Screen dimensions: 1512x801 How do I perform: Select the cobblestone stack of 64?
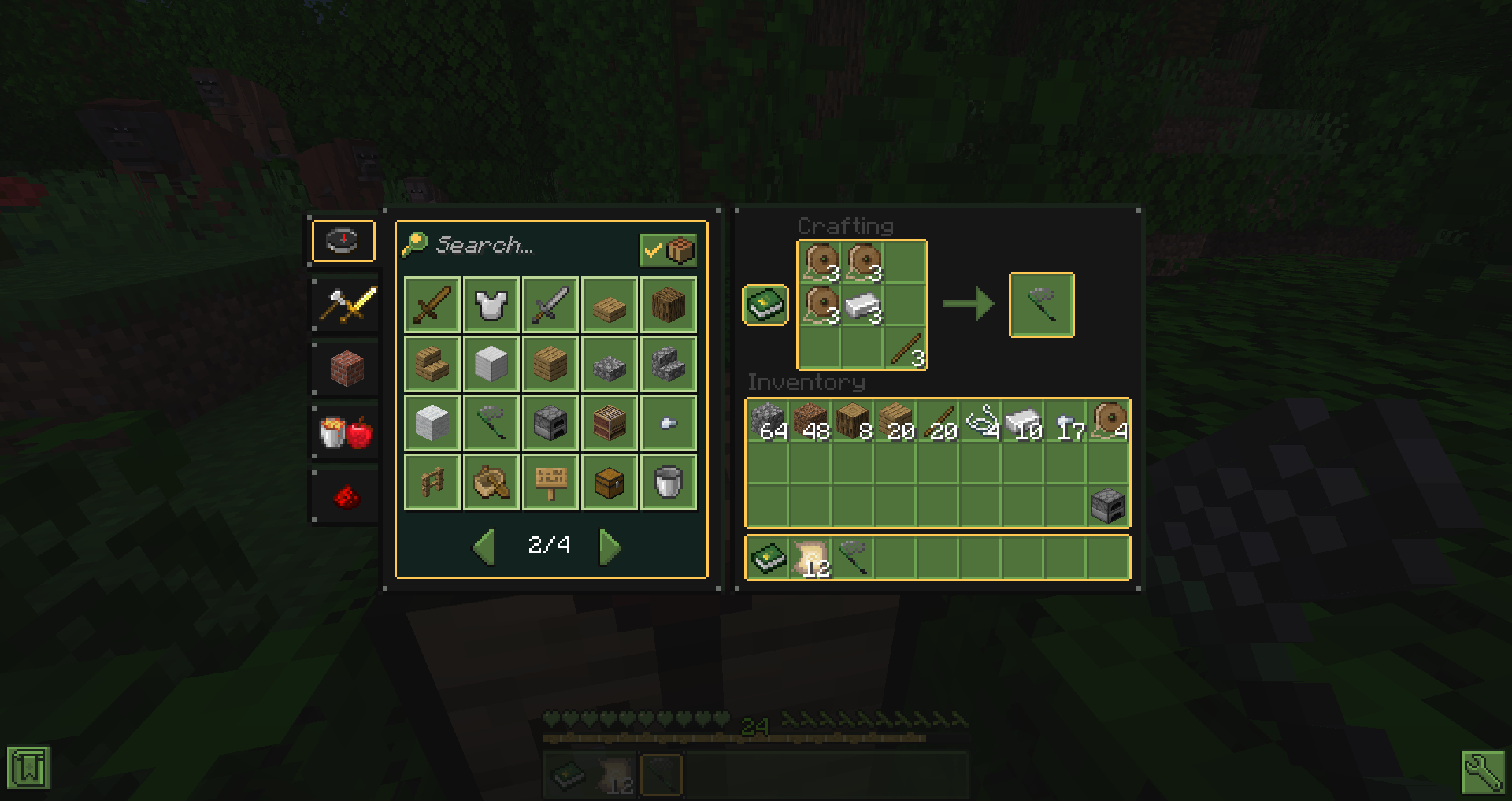[768, 421]
